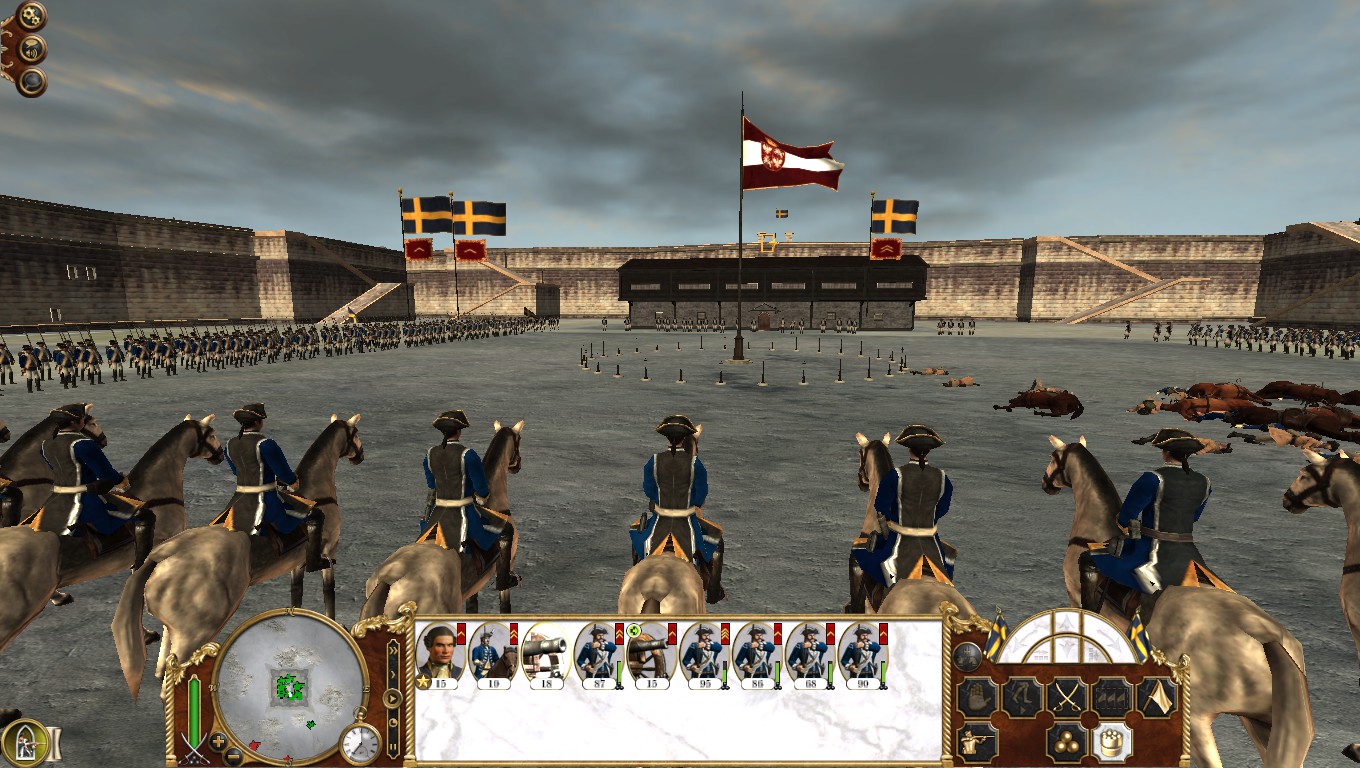Toggle the advisor speech audio icon
Screen dimensions: 1360x768
pyautogui.click(x=30, y=48)
